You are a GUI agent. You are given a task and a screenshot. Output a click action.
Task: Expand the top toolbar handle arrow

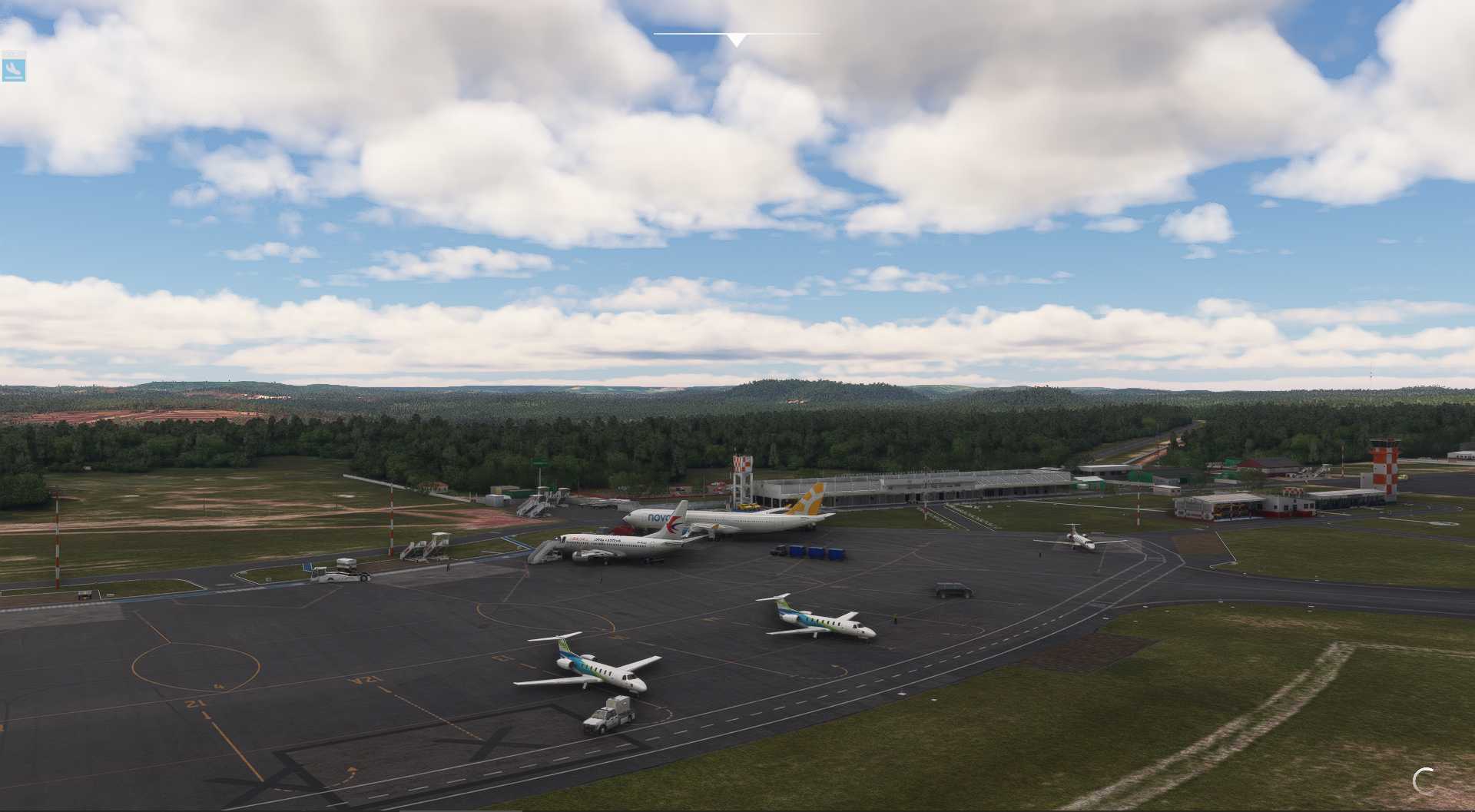point(736,40)
